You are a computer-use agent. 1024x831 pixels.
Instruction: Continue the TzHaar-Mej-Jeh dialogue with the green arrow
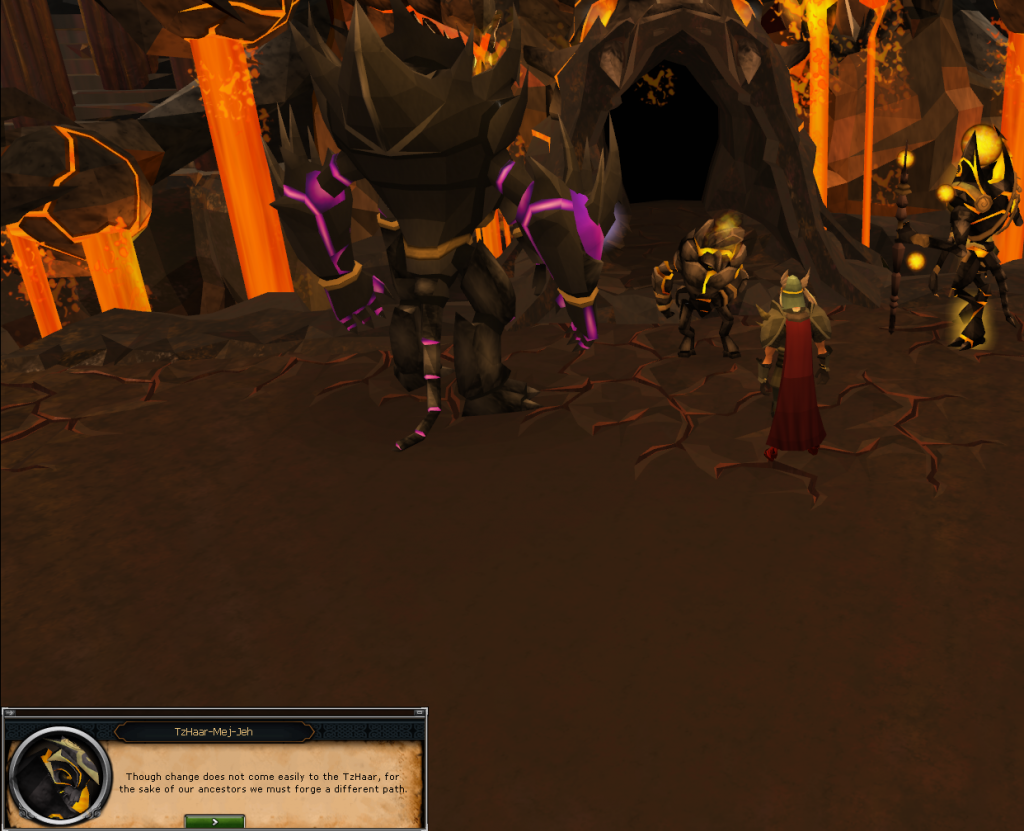pyautogui.click(x=214, y=821)
